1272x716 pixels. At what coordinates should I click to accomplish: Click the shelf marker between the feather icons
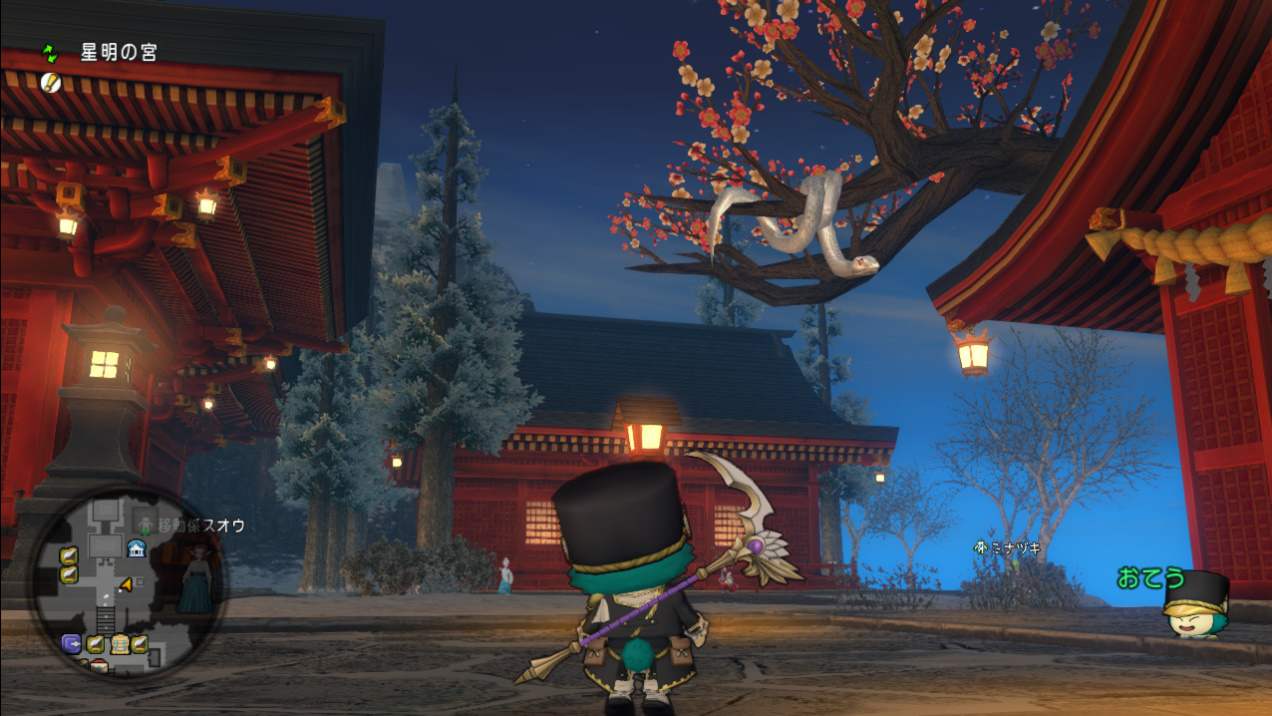click(x=118, y=642)
